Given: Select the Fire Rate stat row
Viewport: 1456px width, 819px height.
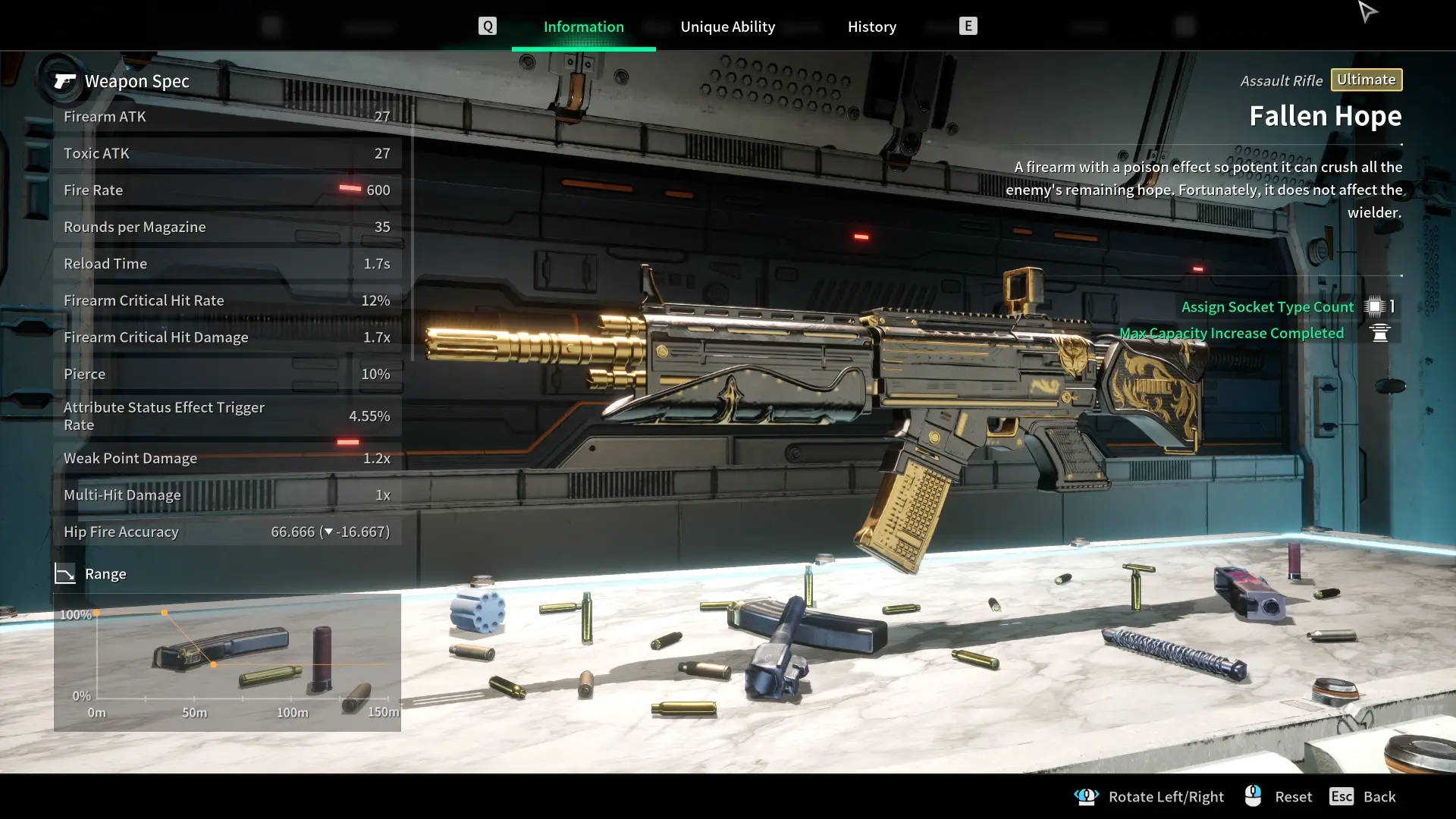Looking at the screenshot, I should 227,190.
